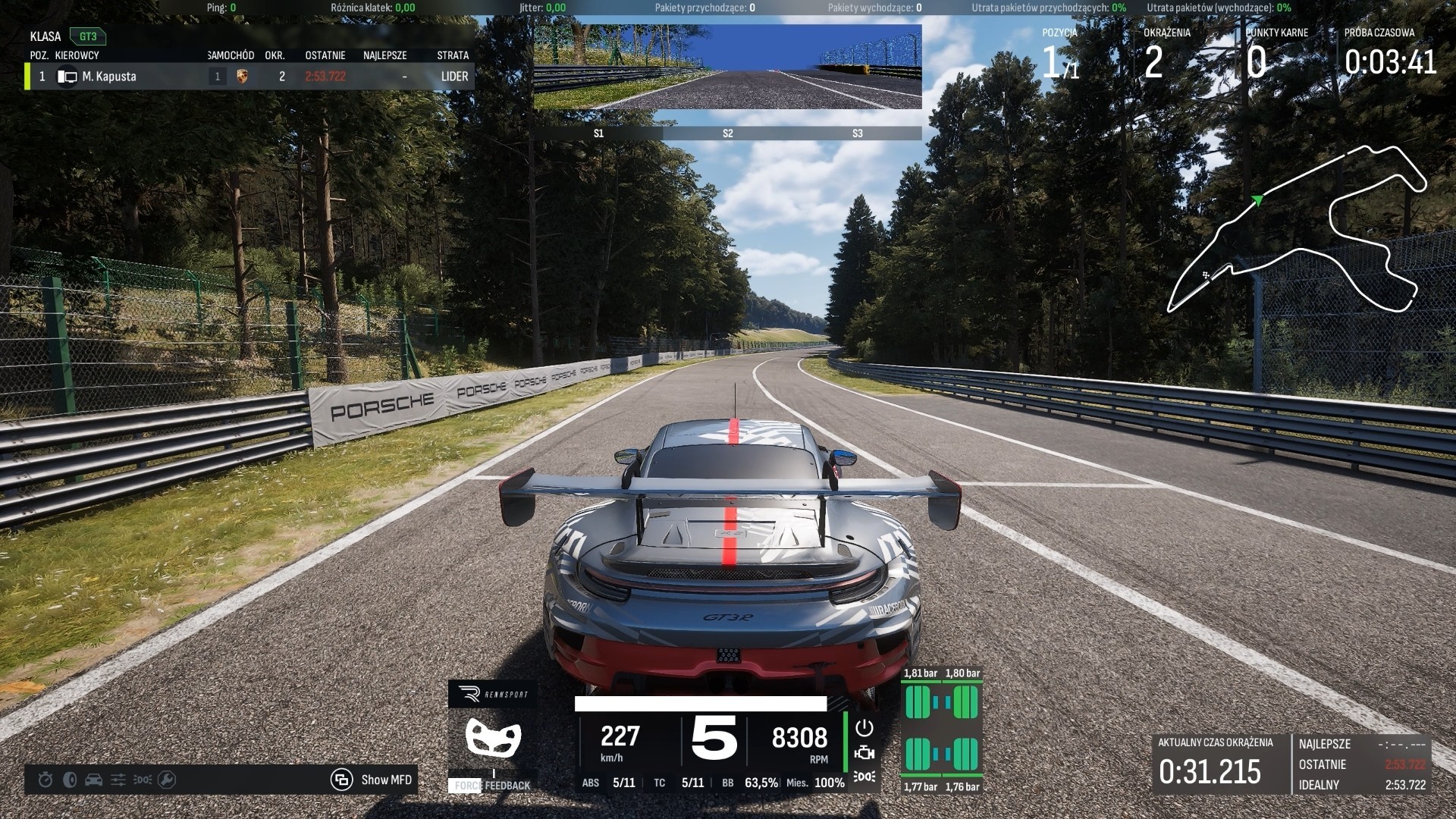This screenshot has width=1456, height=819.
Task: Select the headlights icon in the MFD bar
Action: [x=143, y=780]
